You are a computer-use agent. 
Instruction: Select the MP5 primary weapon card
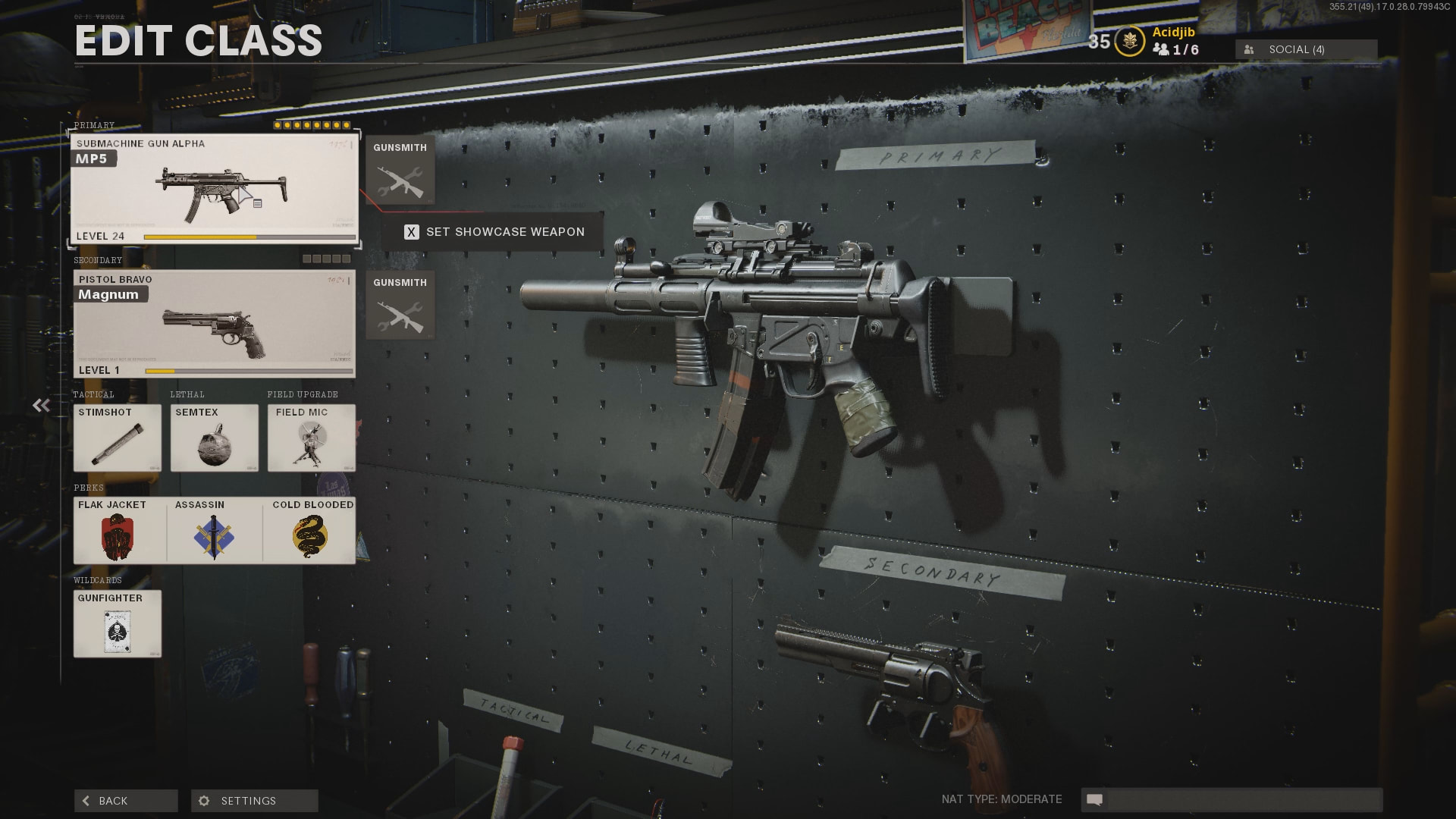click(214, 189)
